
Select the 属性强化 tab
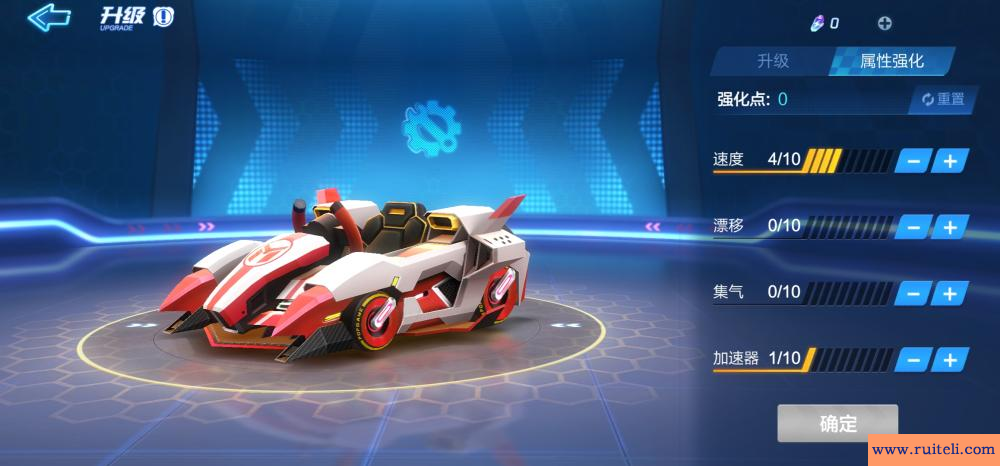click(891, 61)
